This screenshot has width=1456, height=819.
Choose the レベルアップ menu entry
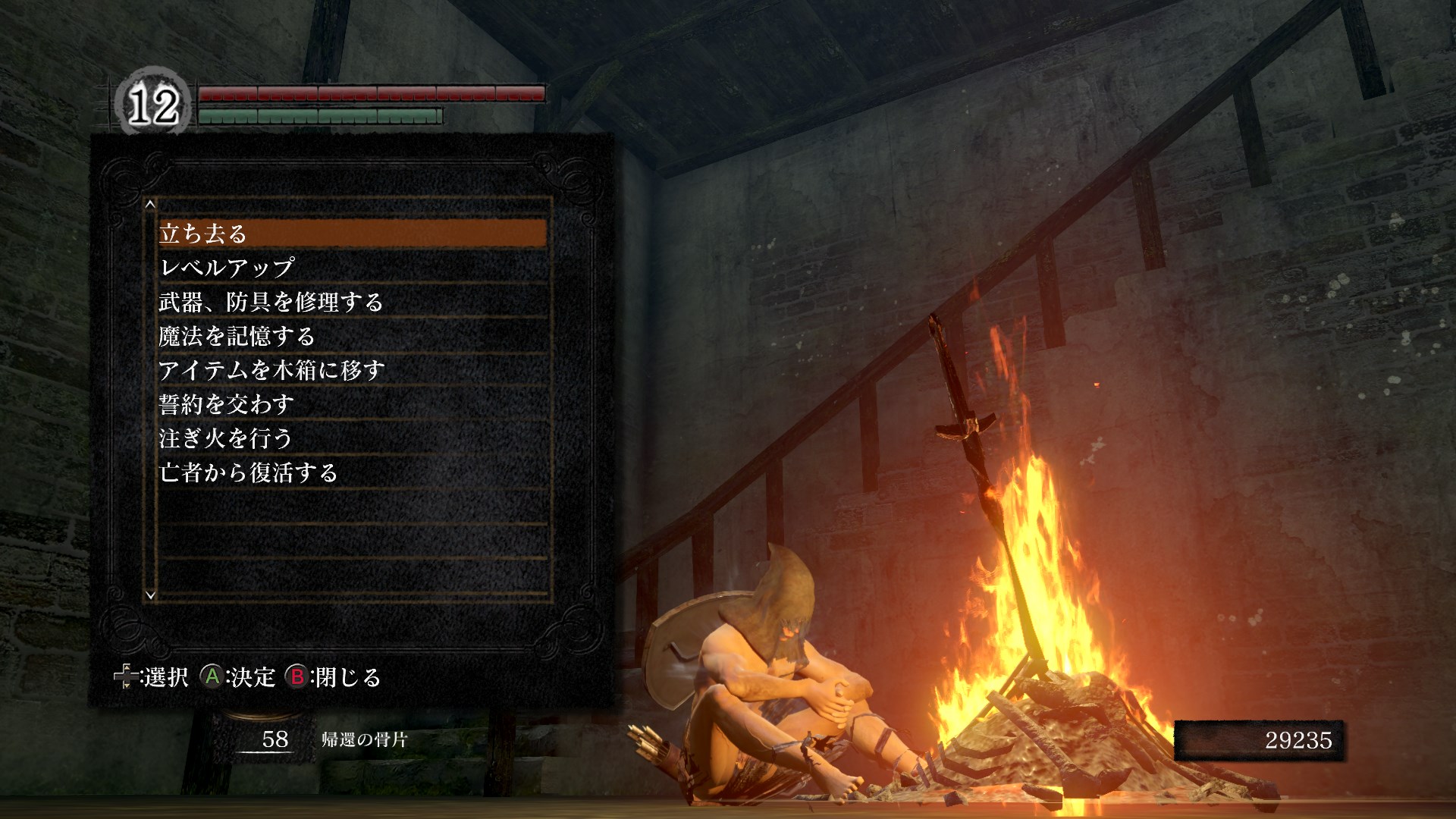352,268
